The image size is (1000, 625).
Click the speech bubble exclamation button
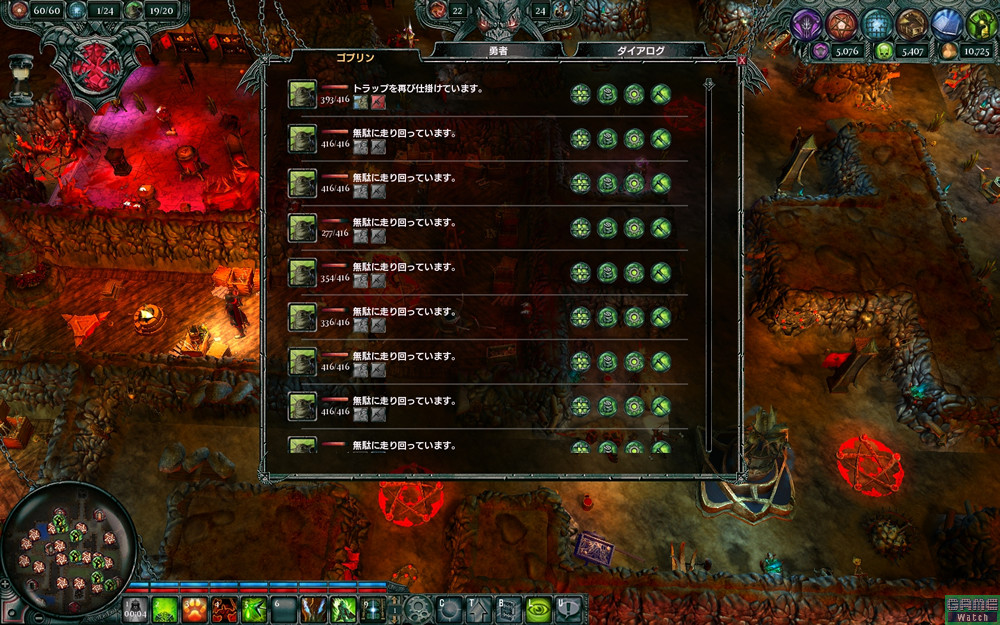(568, 608)
